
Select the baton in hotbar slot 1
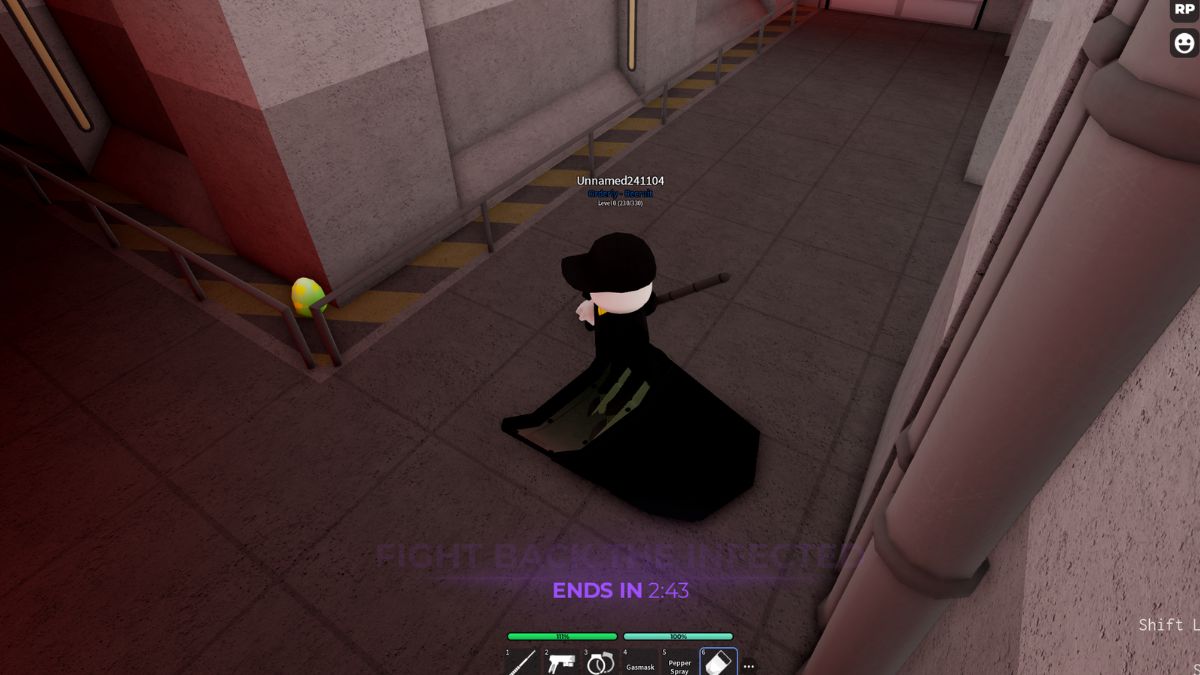(522, 662)
